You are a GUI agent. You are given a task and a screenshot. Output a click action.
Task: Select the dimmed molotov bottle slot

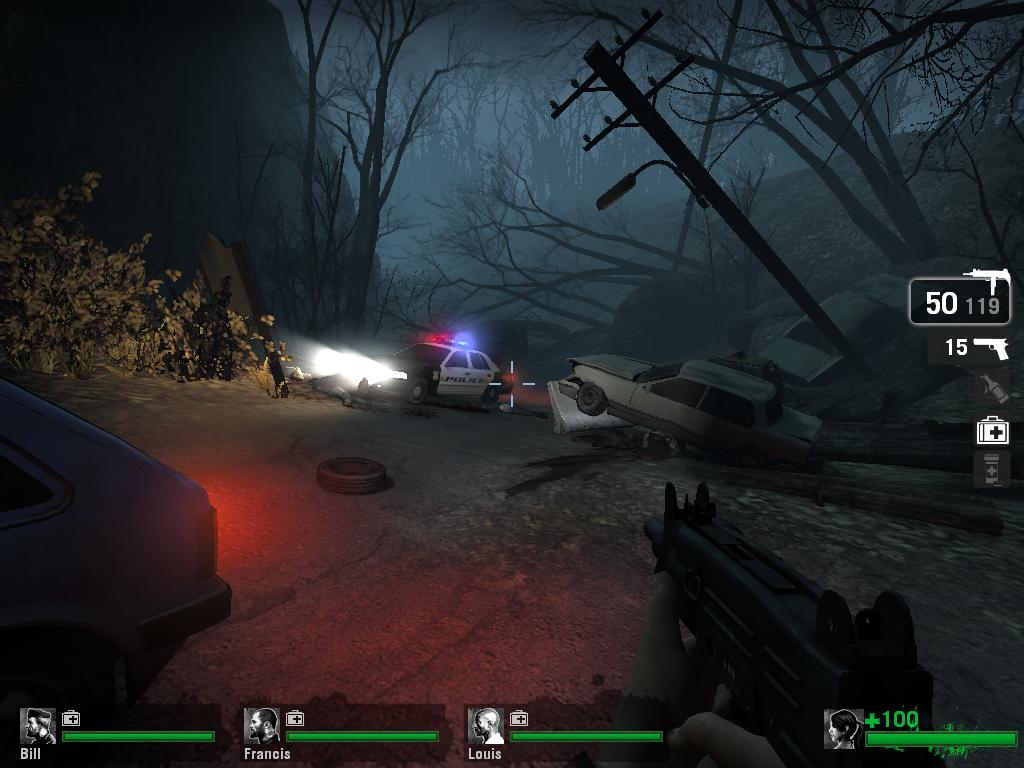click(x=992, y=388)
